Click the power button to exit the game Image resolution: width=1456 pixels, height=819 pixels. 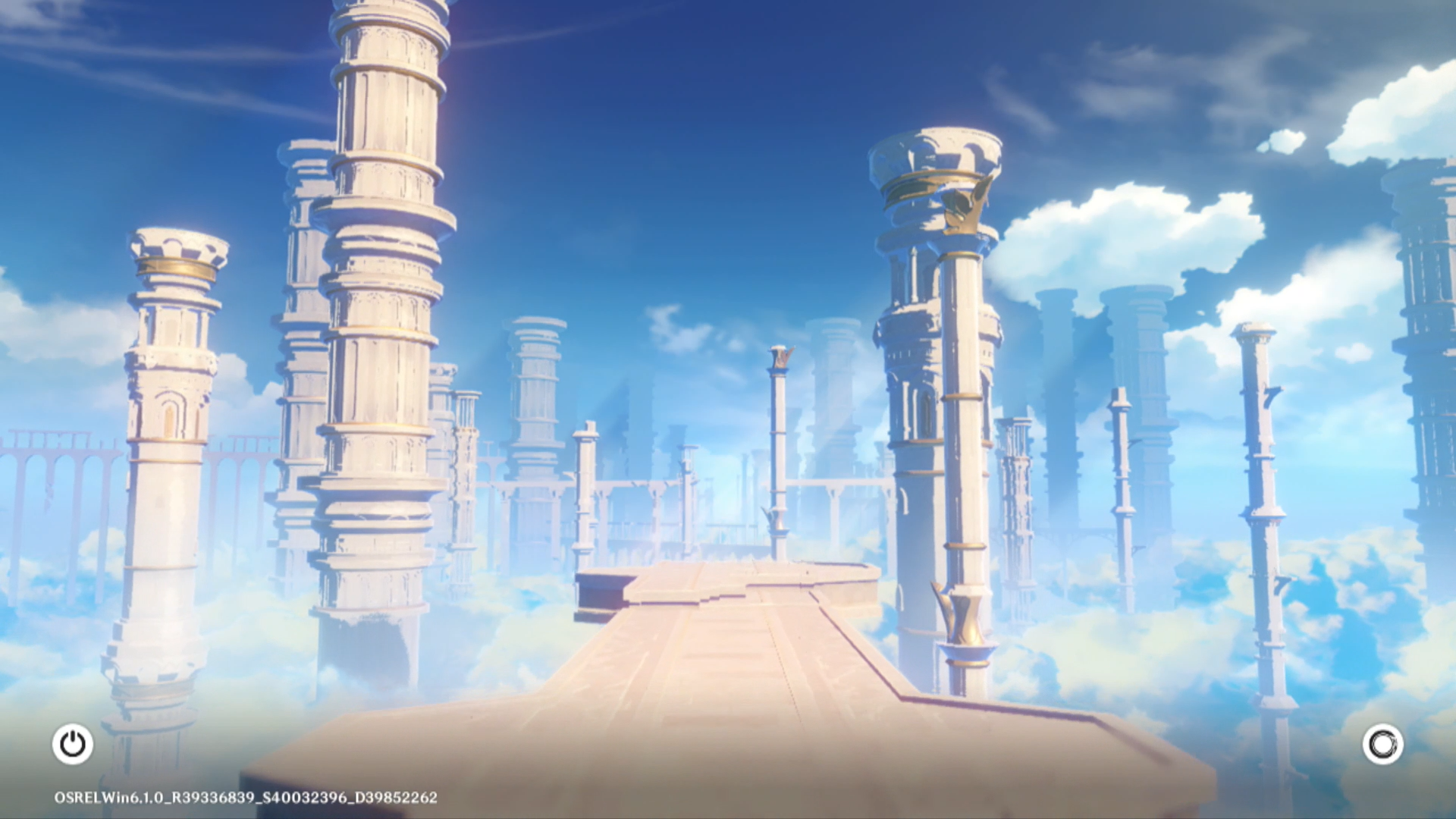click(73, 744)
